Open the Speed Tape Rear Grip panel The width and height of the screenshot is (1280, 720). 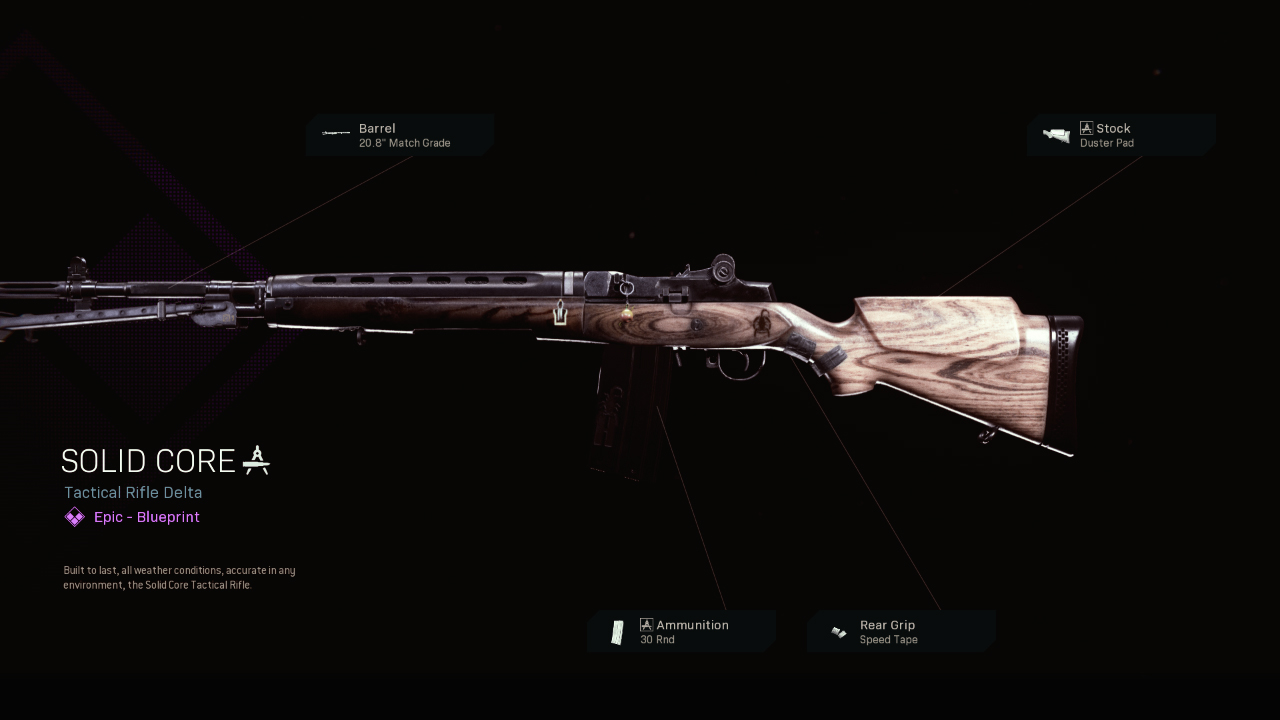[x=900, y=631]
